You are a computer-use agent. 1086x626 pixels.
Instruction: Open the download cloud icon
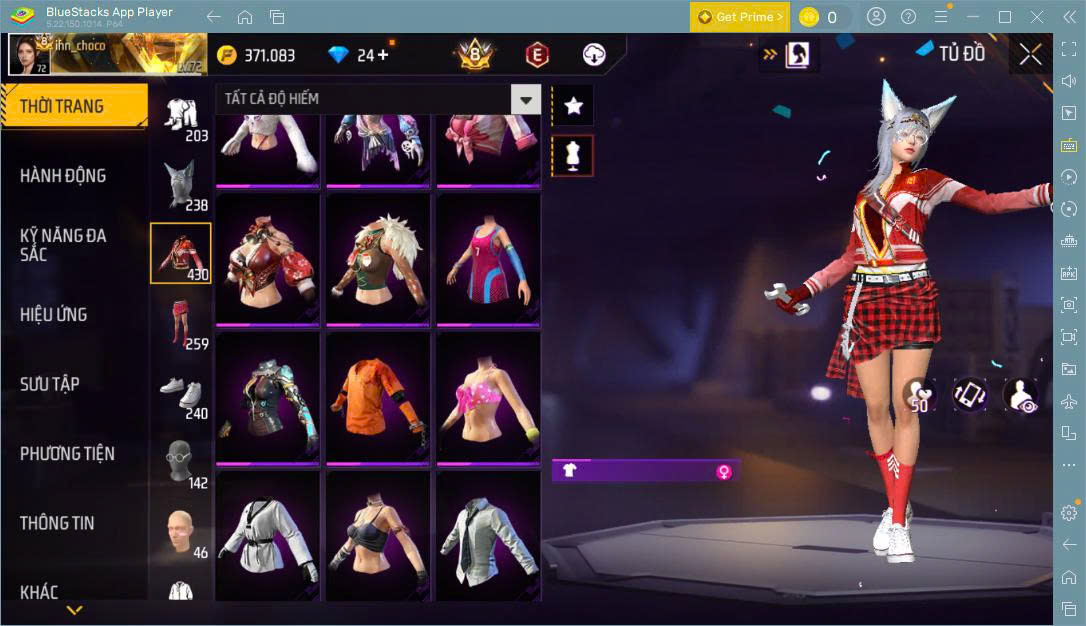coord(594,55)
